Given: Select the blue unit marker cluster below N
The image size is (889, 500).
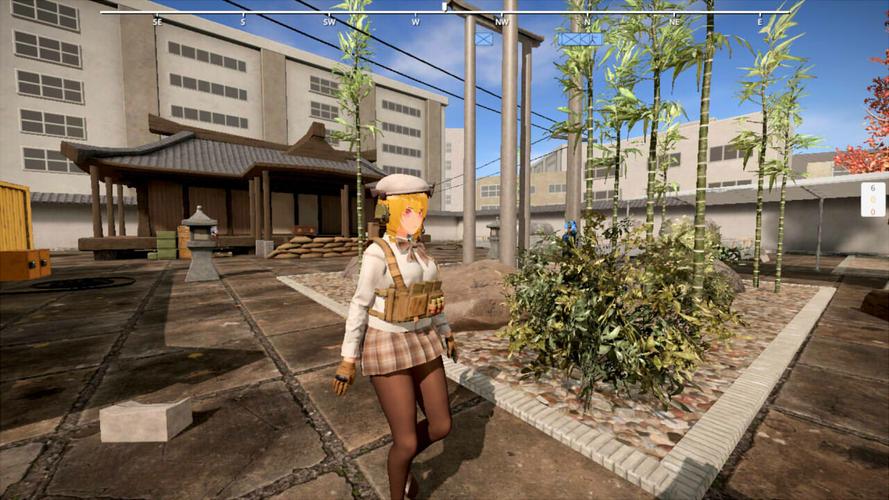Looking at the screenshot, I should (x=580, y=39).
